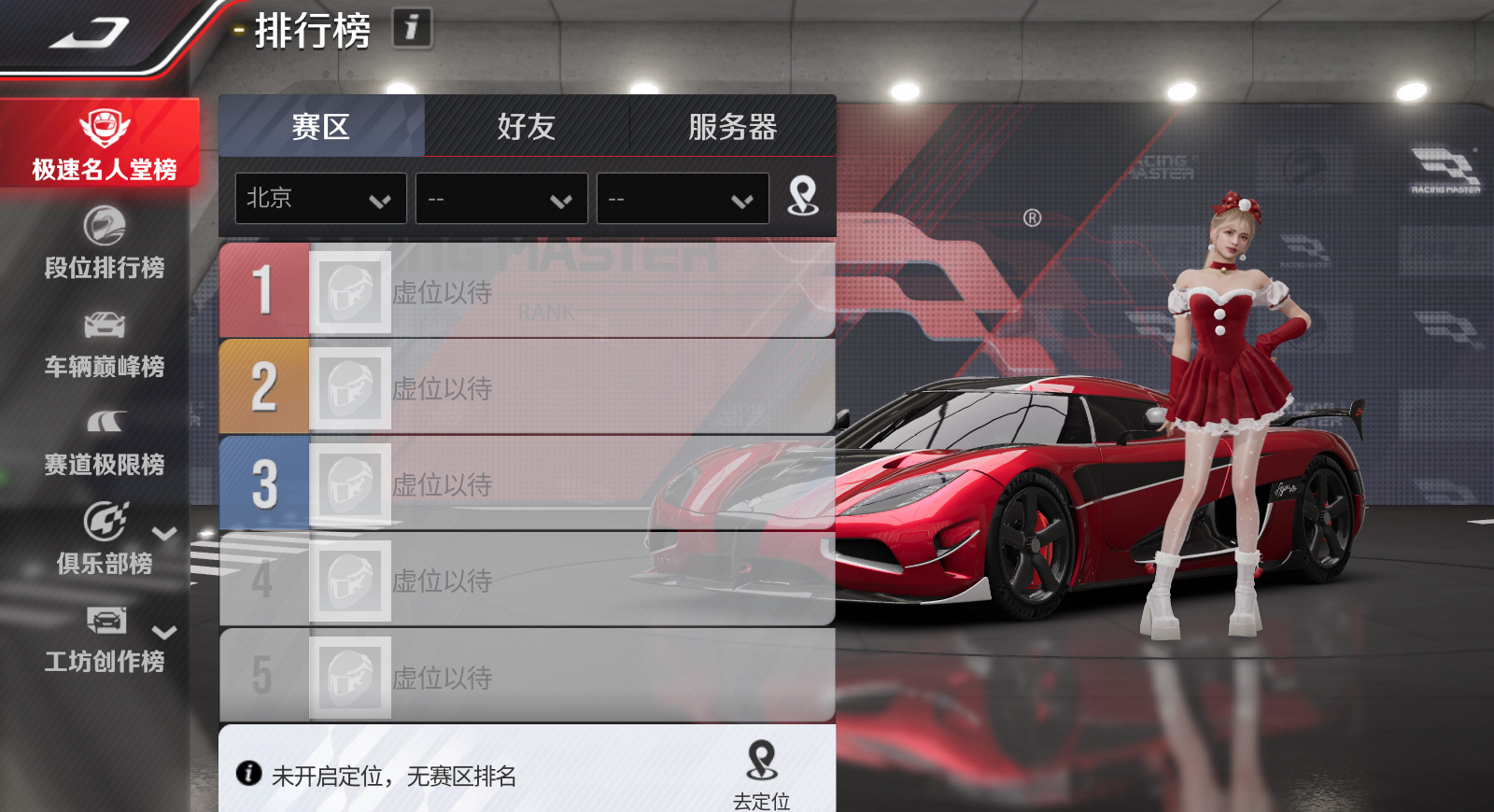Open the 车辆巅峰榜 car leaderboard
This screenshot has height=812, width=1494.
103,343
